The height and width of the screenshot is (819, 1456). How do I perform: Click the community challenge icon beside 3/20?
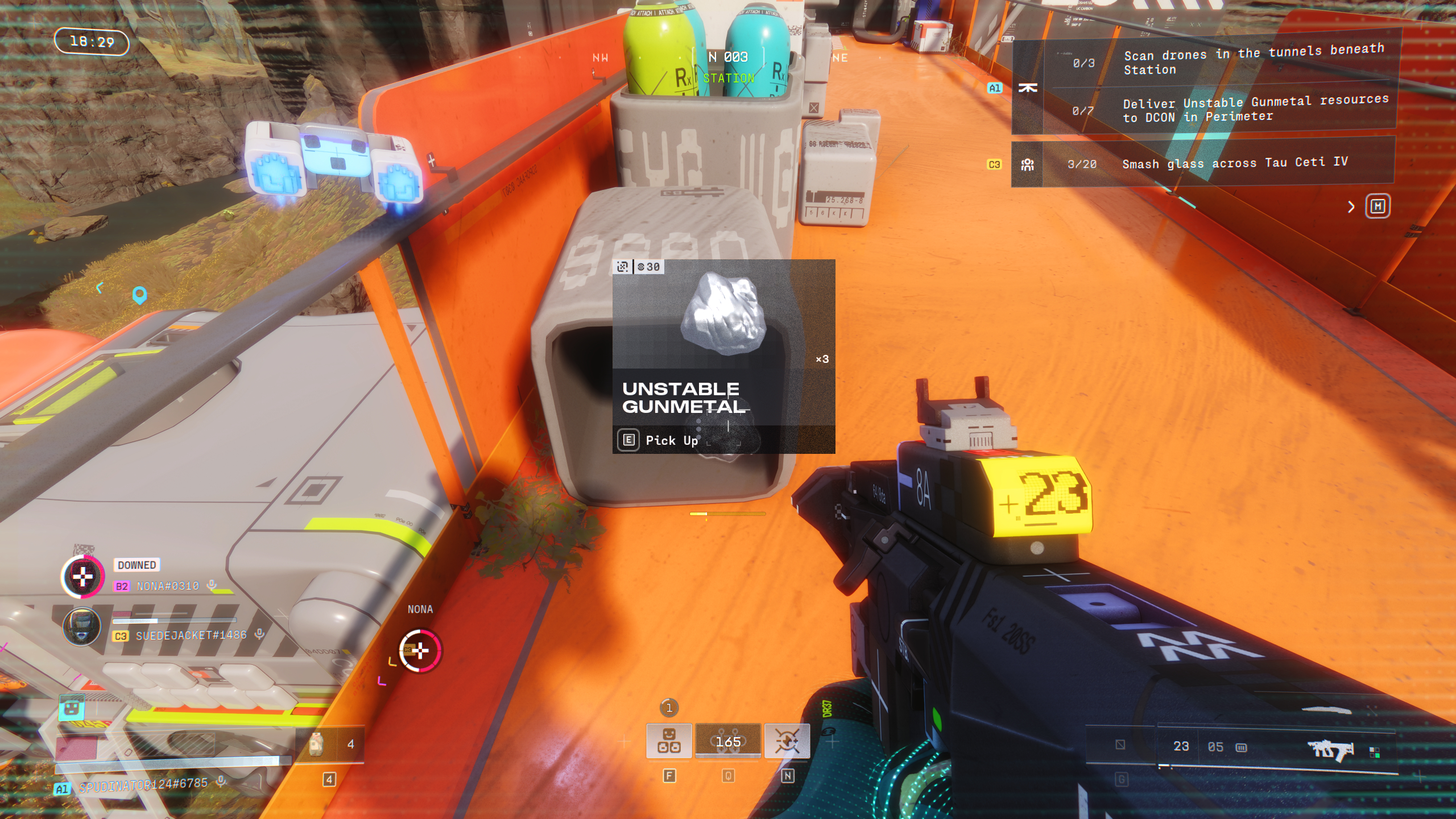[x=1027, y=163]
